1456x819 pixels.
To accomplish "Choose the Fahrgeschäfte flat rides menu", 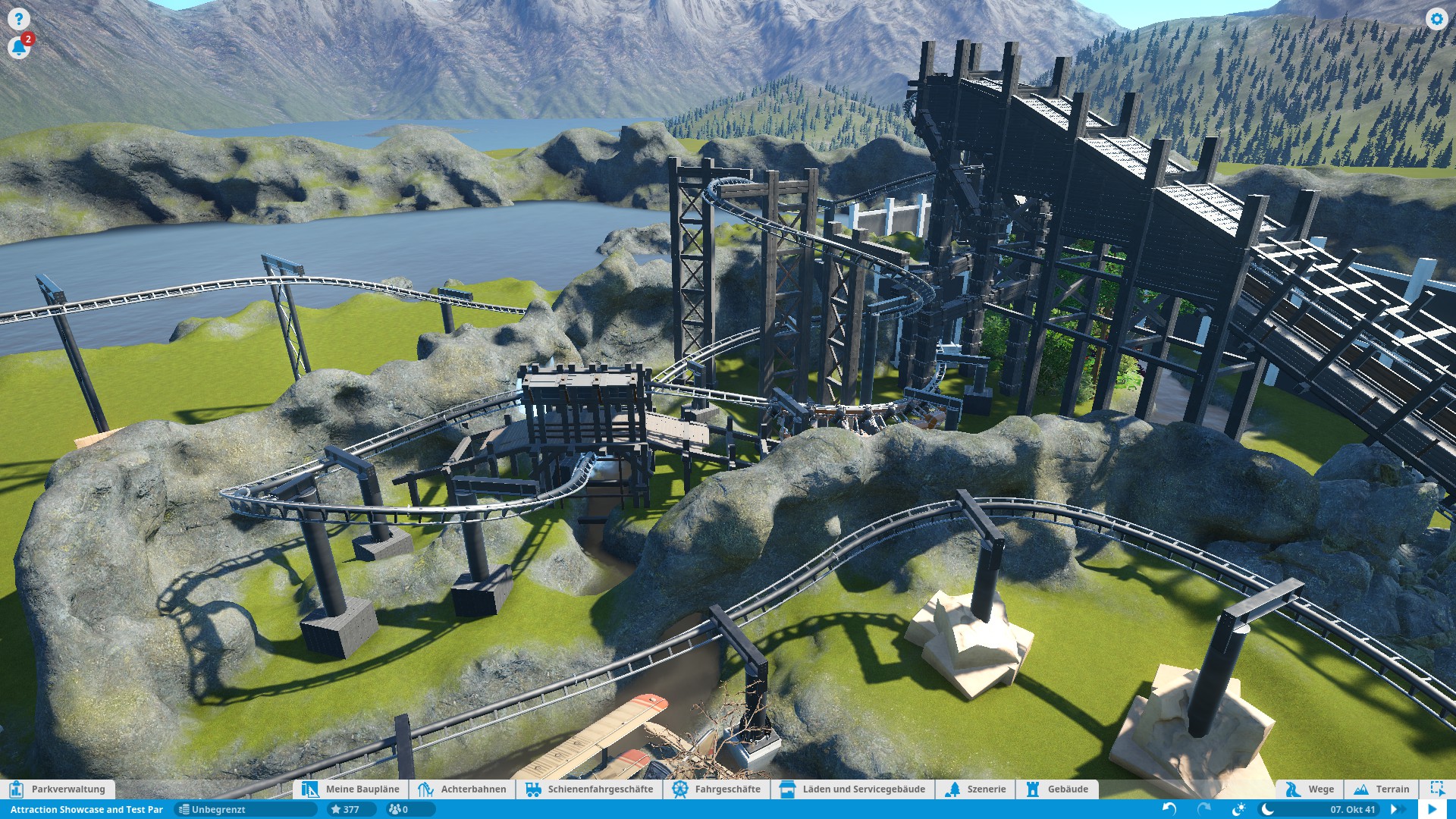I will [x=717, y=789].
